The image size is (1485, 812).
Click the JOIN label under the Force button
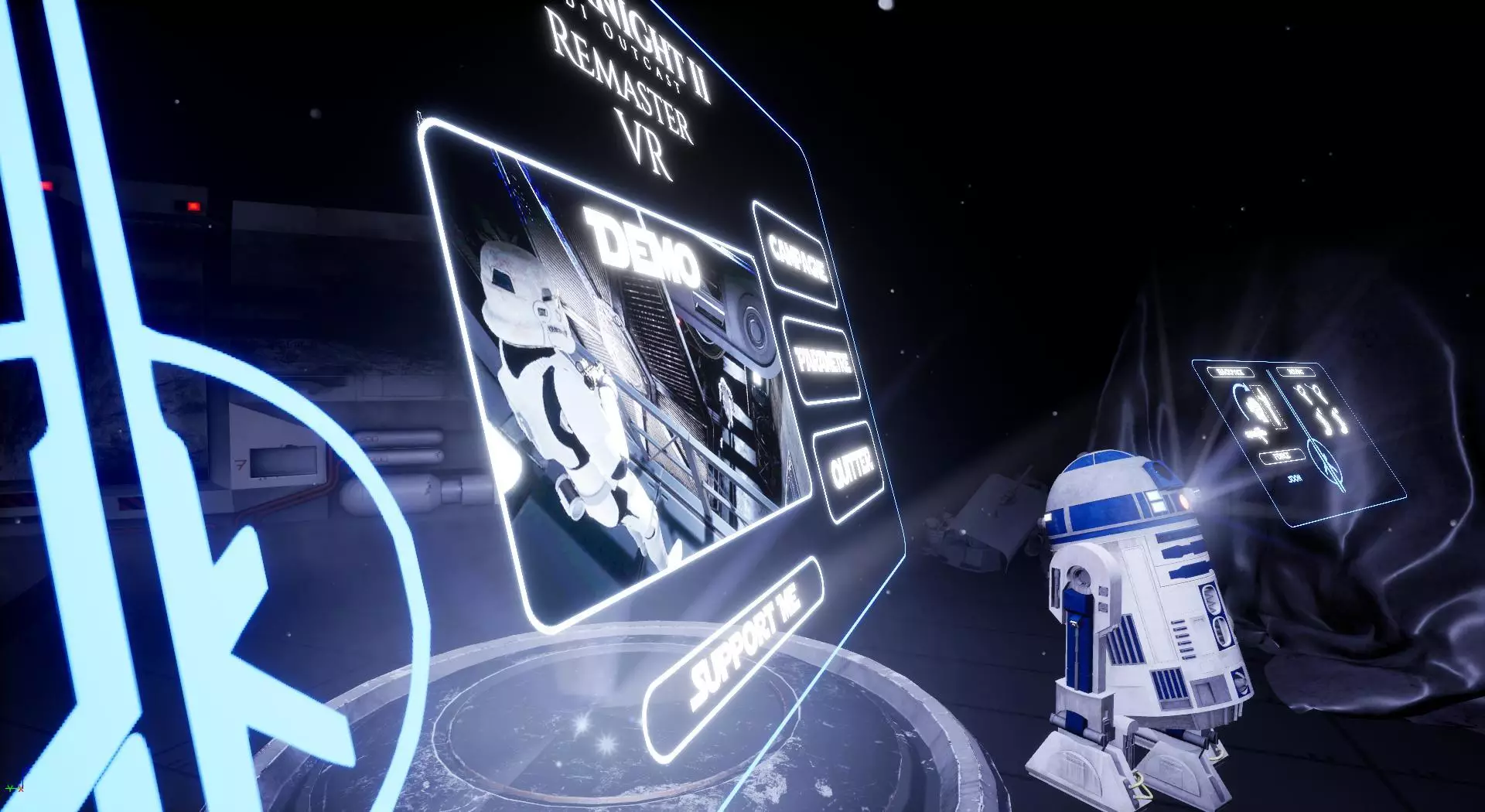1294,478
